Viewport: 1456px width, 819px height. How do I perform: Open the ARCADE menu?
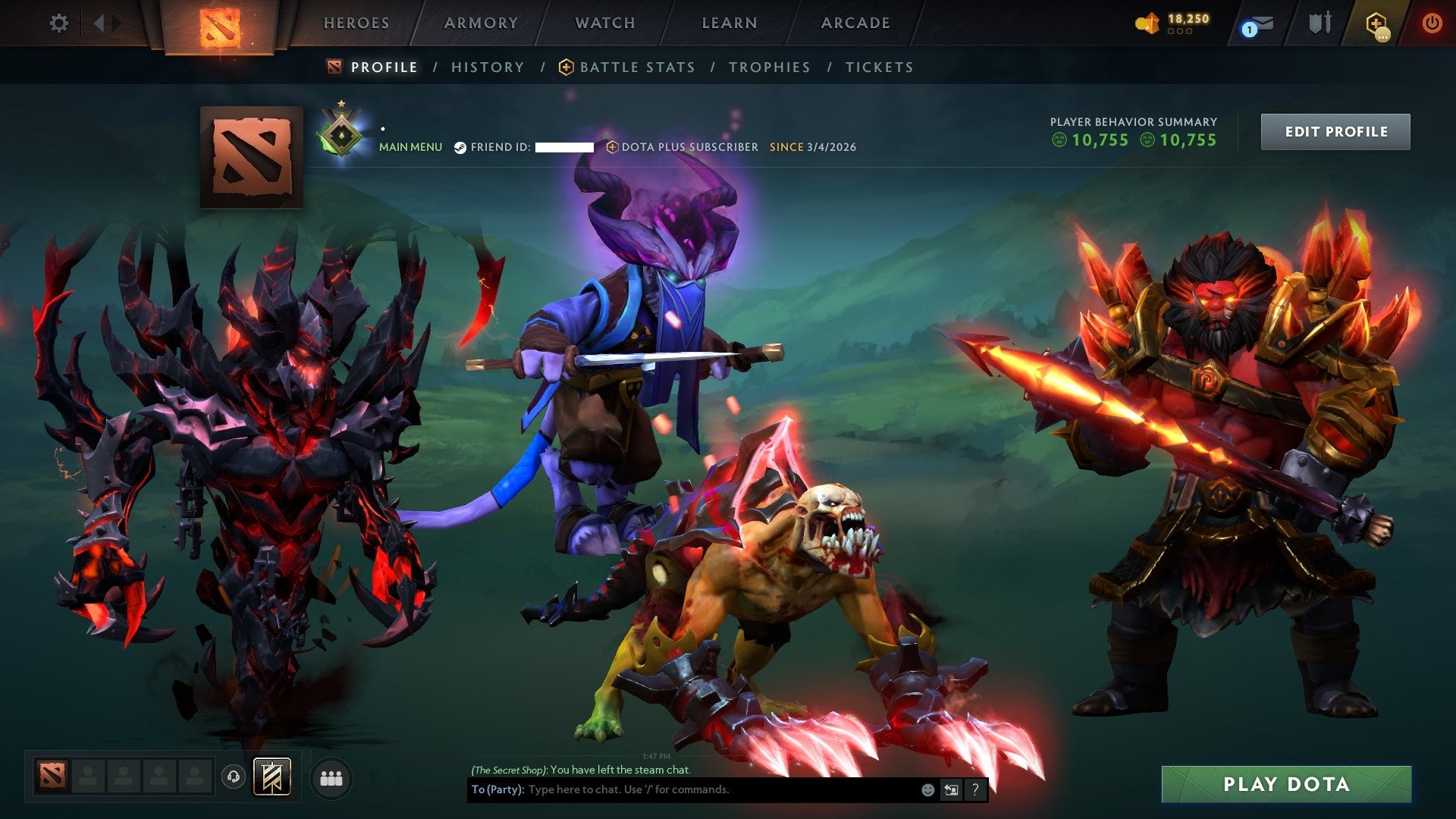pos(855,23)
